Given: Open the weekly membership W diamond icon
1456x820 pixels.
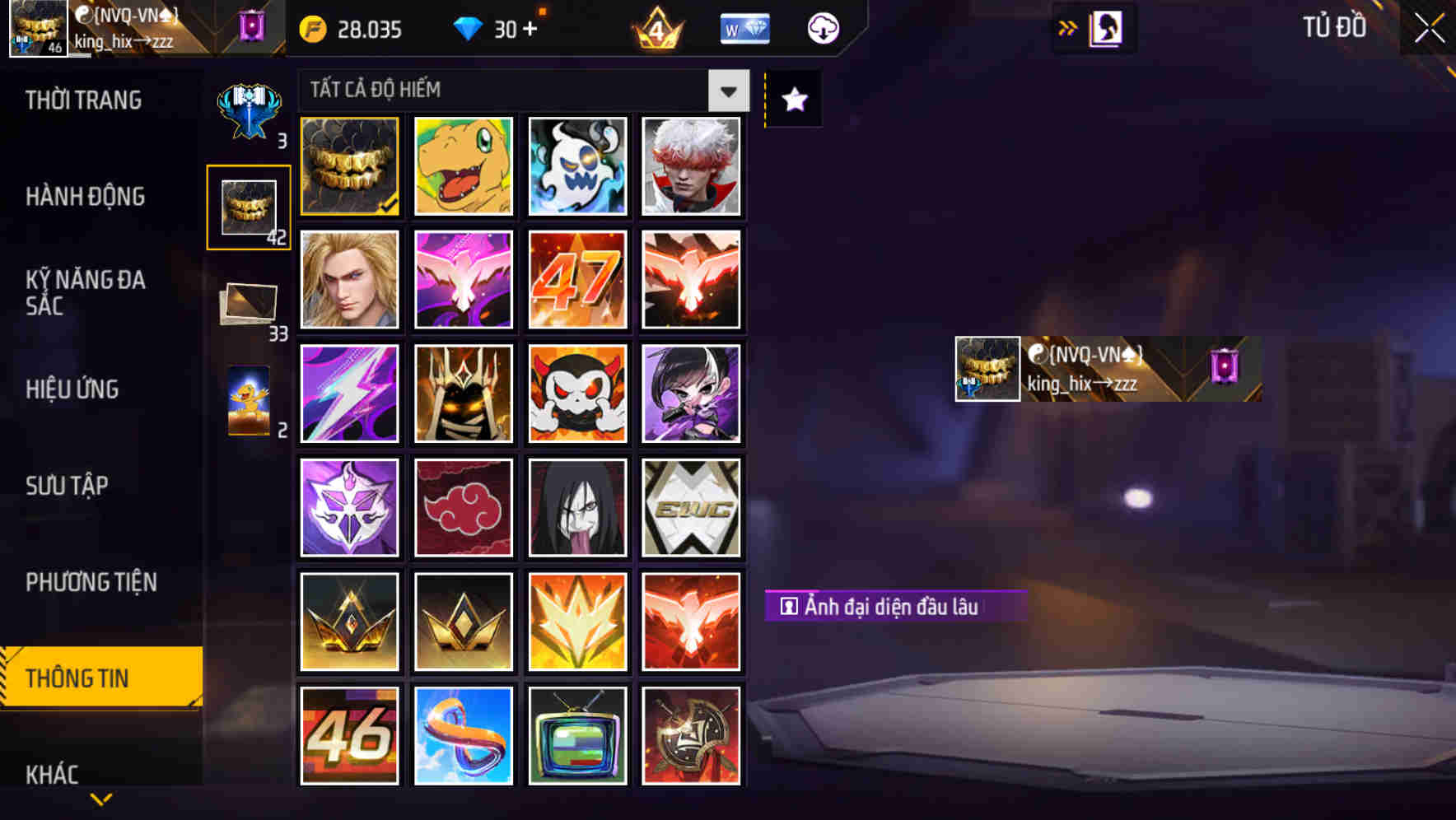Looking at the screenshot, I should click(743, 28).
